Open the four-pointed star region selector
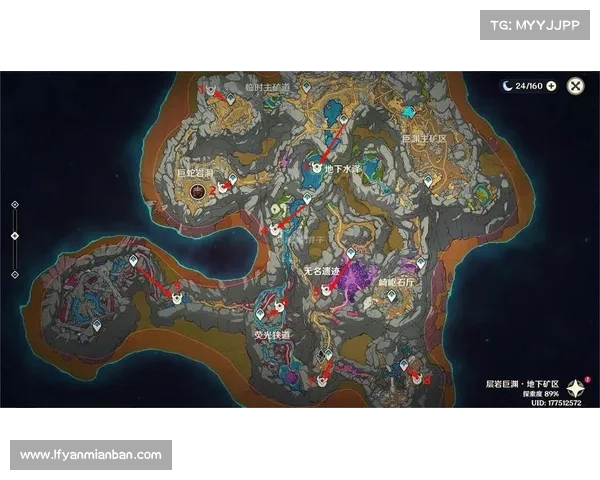The height and width of the screenshot is (480, 600). 577,388
